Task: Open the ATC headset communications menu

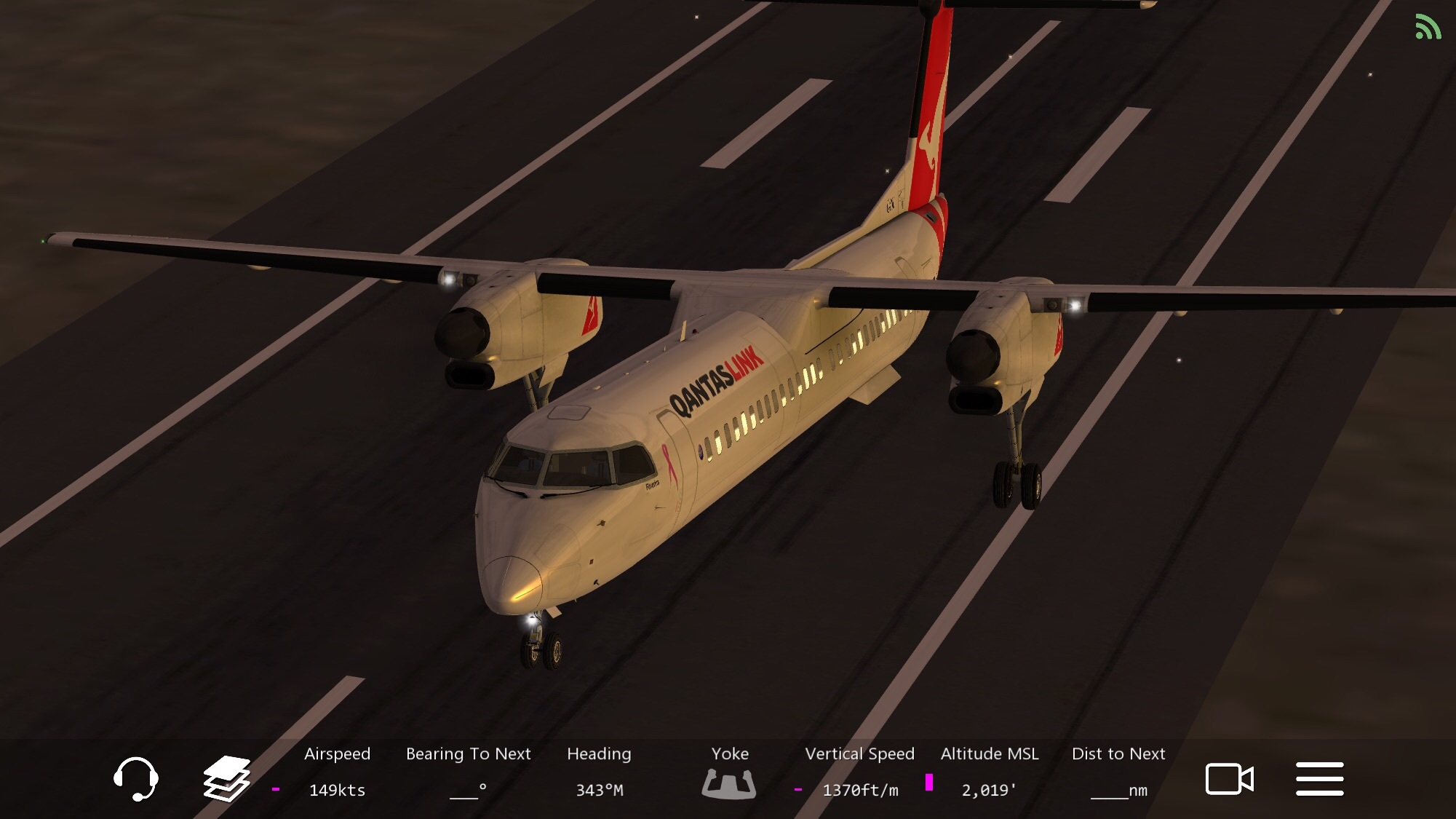Action: (136, 778)
